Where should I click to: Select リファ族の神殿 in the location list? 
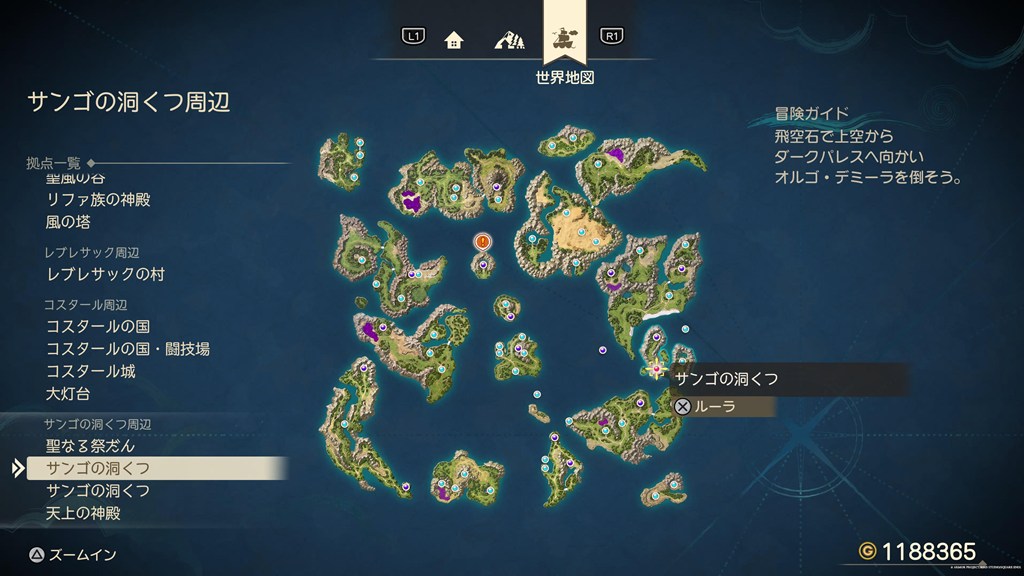tap(98, 200)
